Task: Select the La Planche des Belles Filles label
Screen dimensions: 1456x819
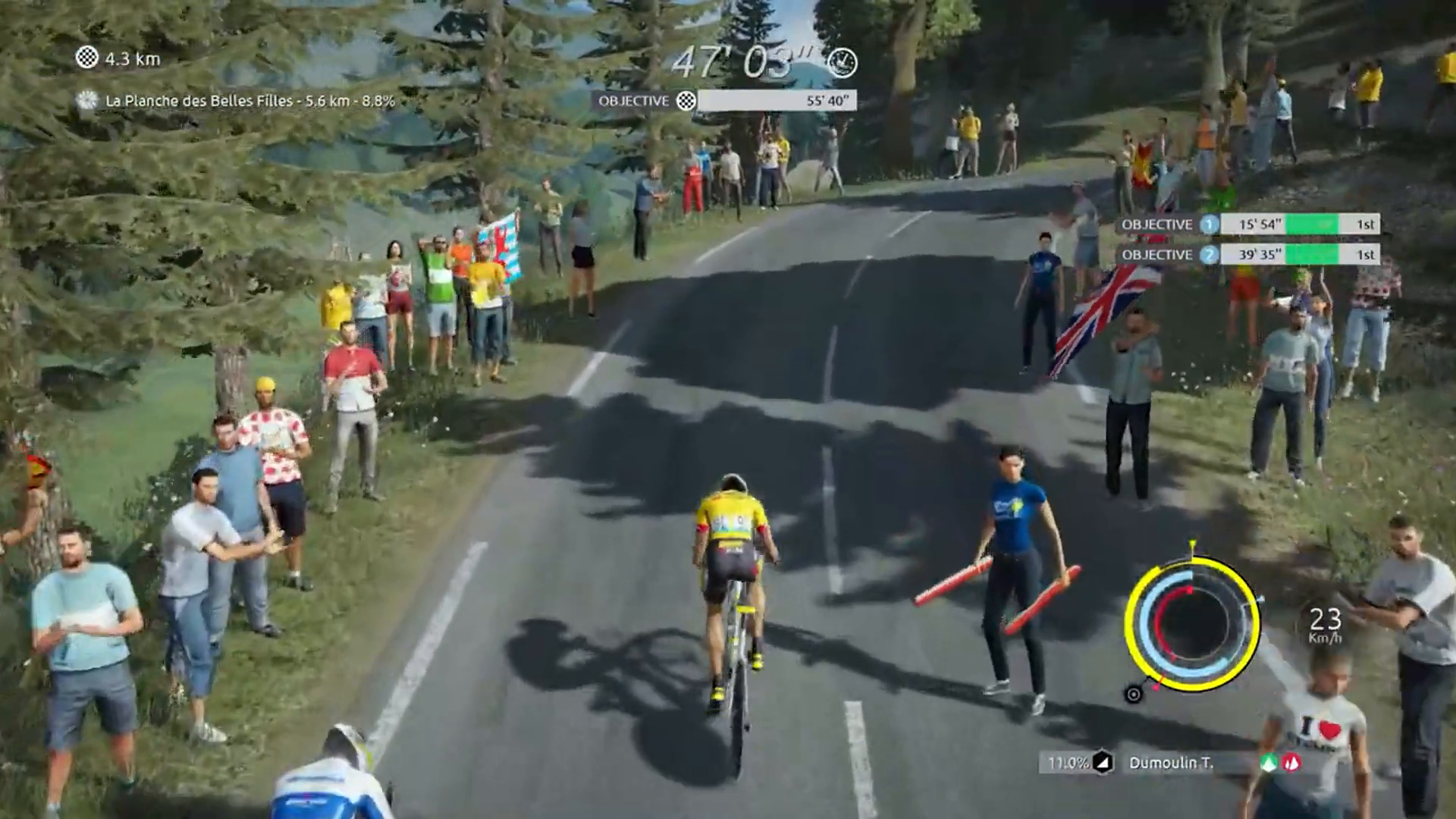Action: click(x=250, y=99)
